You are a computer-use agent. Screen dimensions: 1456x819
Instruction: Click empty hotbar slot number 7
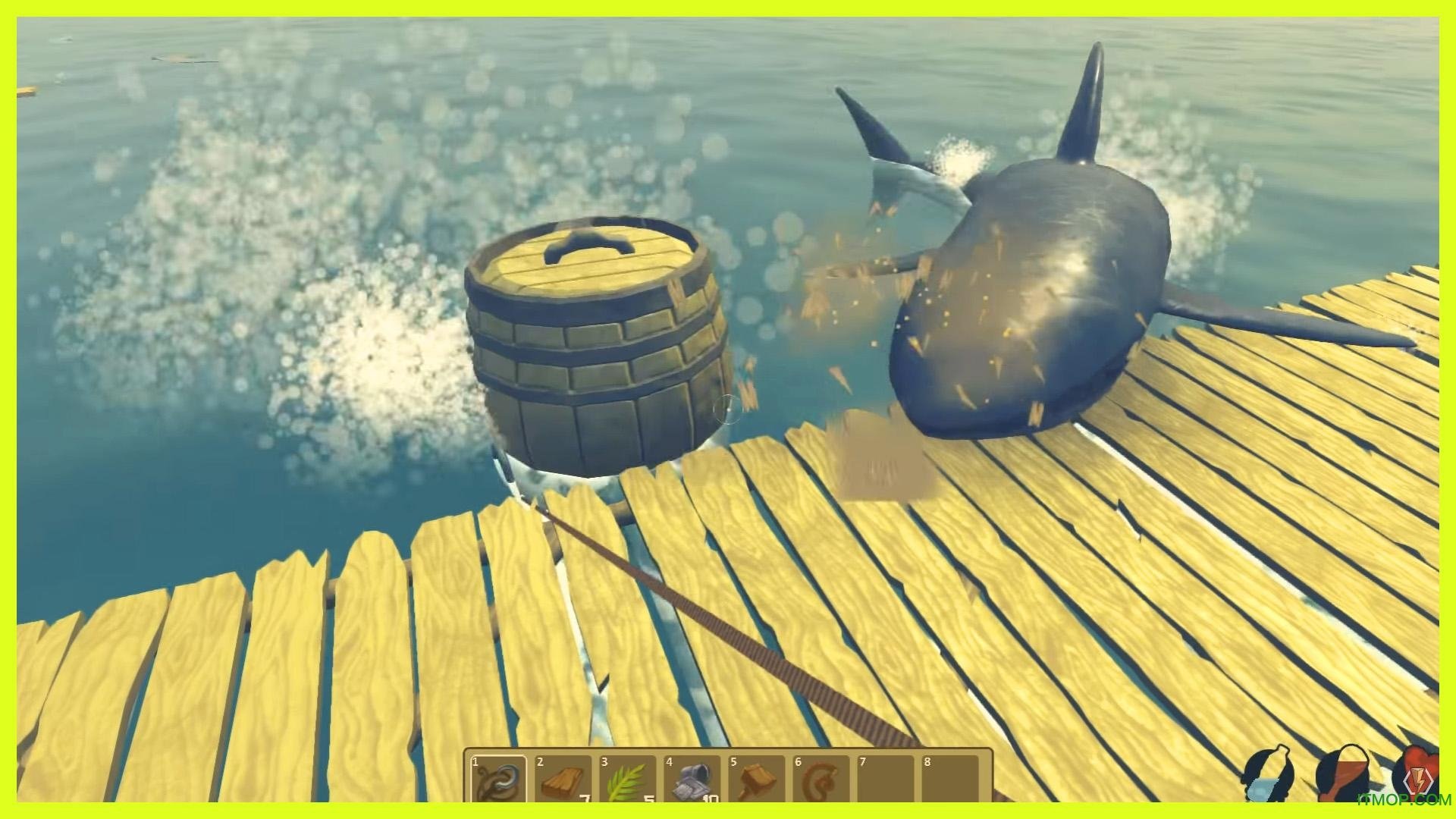click(885, 779)
